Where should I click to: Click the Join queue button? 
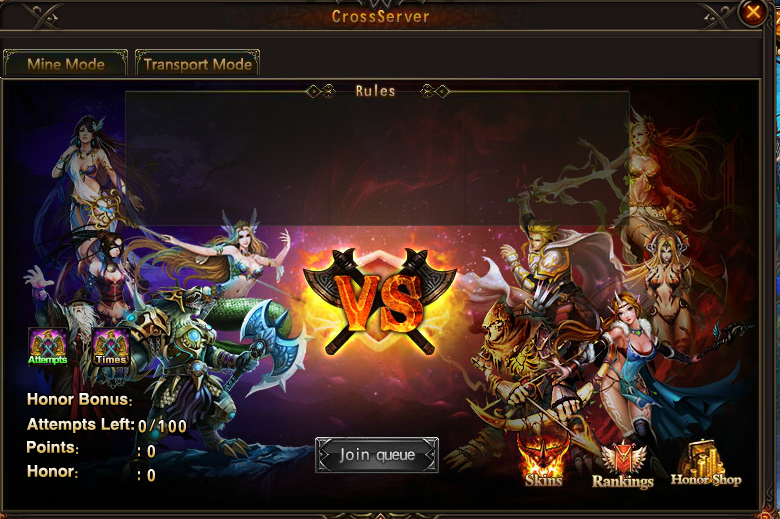click(x=377, y=455)
